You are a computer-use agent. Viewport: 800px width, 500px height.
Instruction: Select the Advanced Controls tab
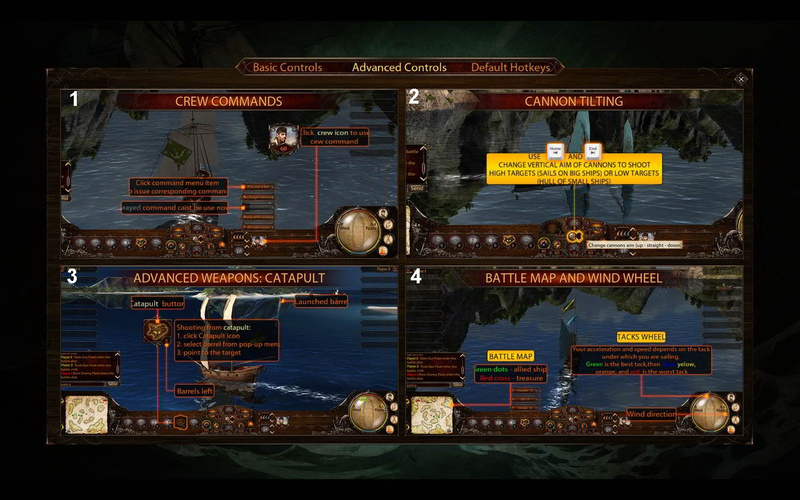click(x=399, y=68)
